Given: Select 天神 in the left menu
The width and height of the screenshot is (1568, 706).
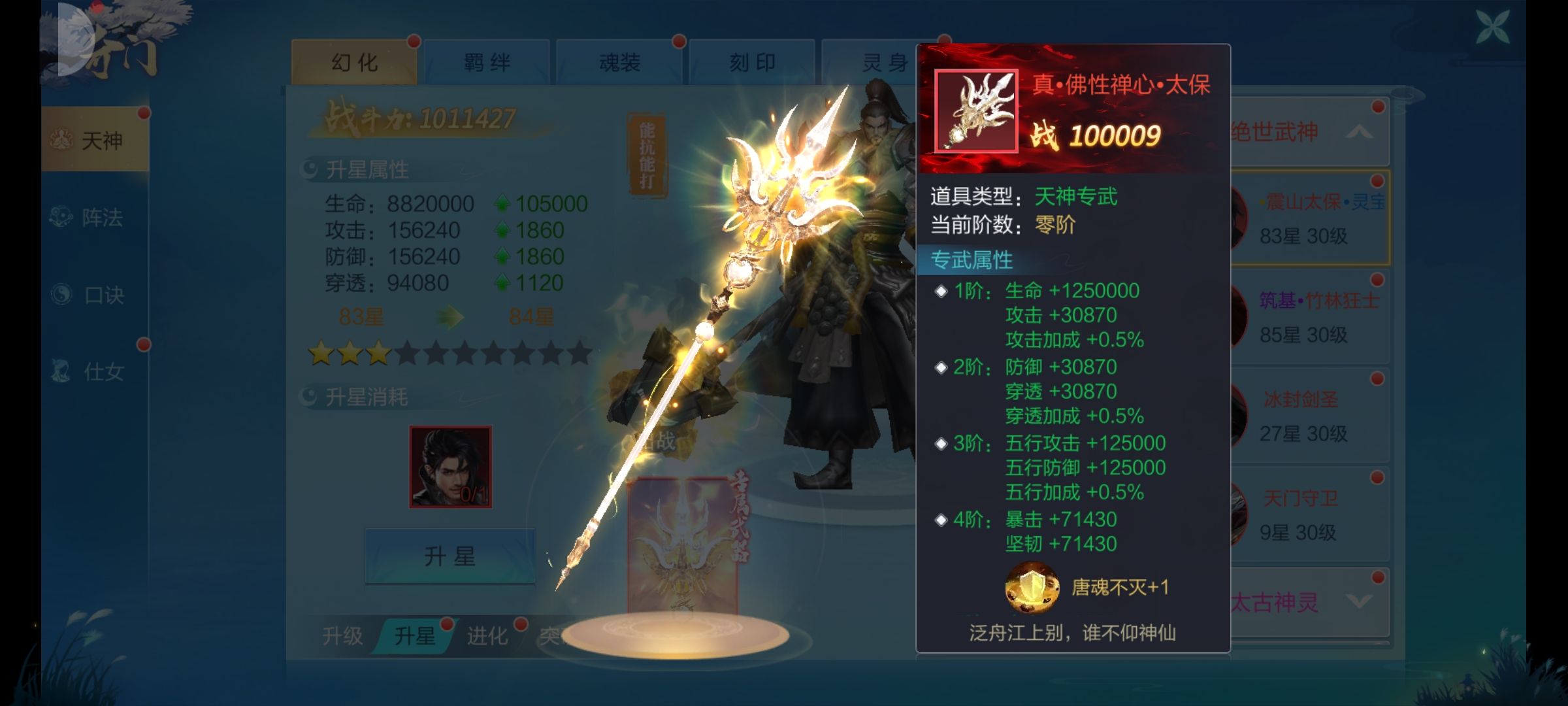Looking at the screenshot, I should click(x=96, y=140).
